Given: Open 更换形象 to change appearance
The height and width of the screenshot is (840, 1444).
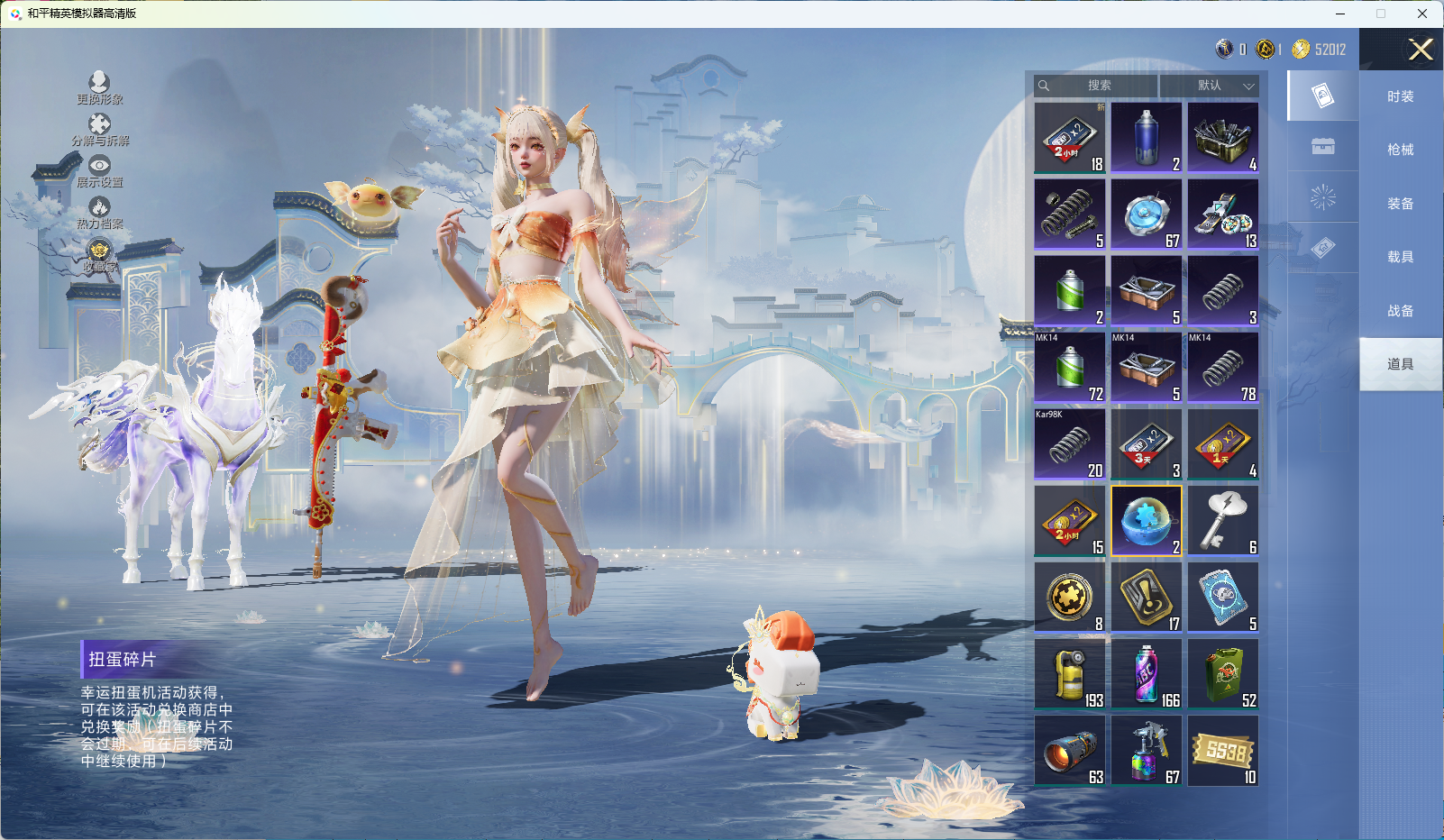Looking at the screenshot, I should (x=99, y=87).
